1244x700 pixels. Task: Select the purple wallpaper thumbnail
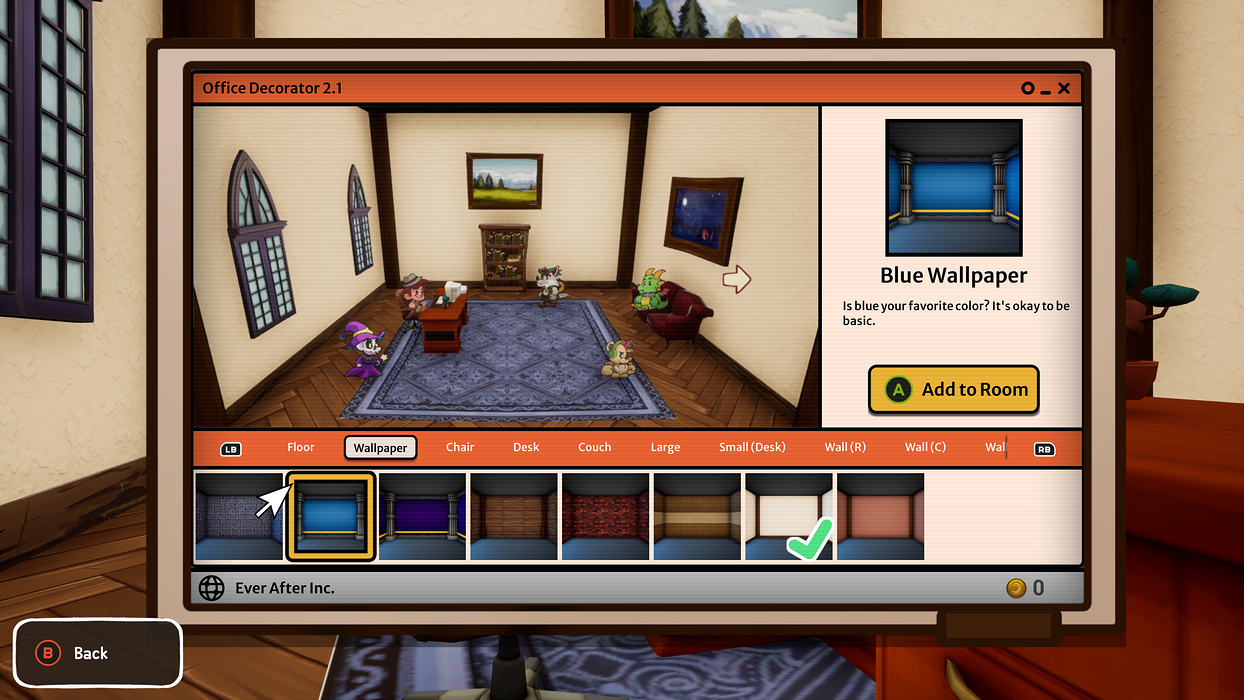pos(422,517)
